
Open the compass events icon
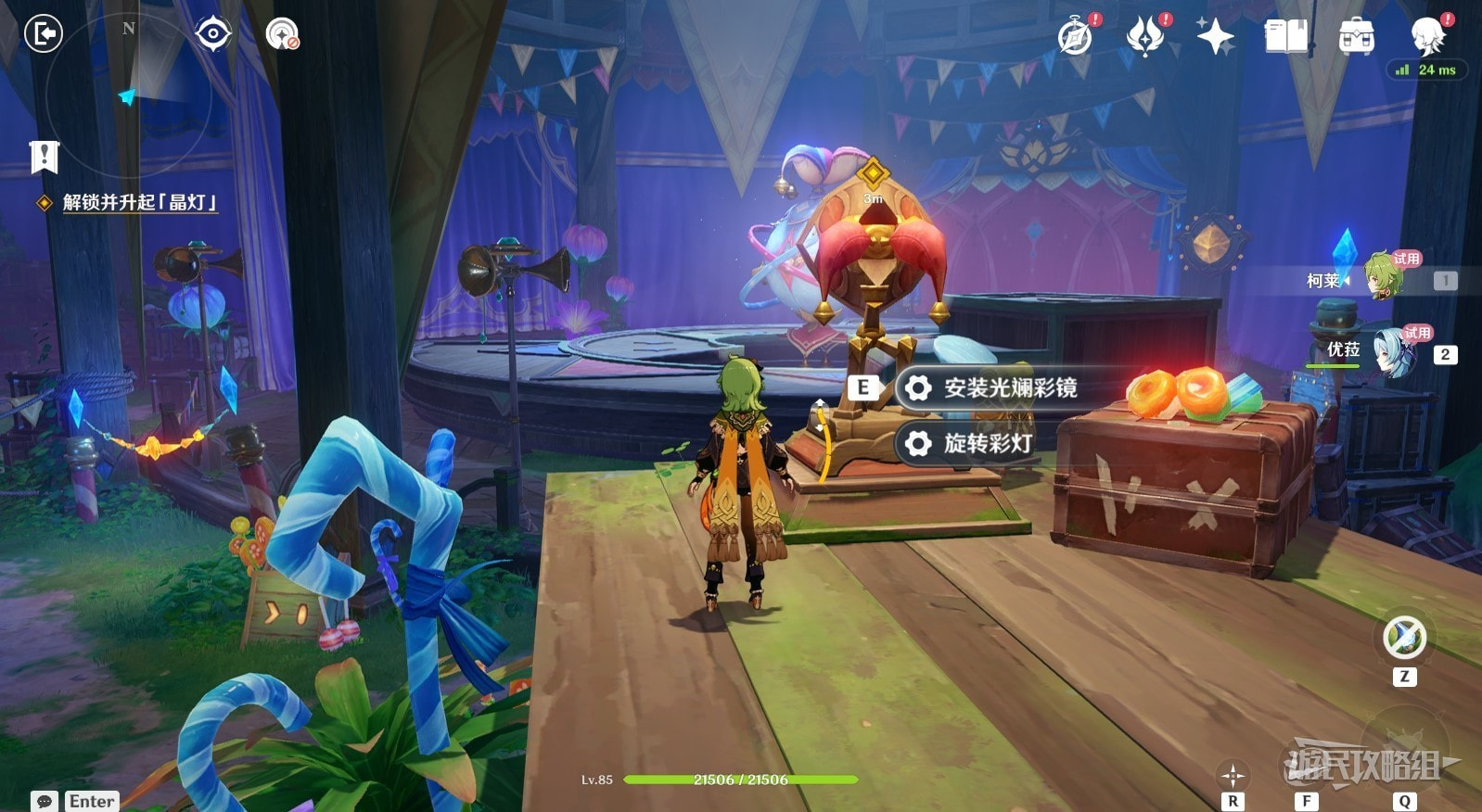click(1076, 37)
